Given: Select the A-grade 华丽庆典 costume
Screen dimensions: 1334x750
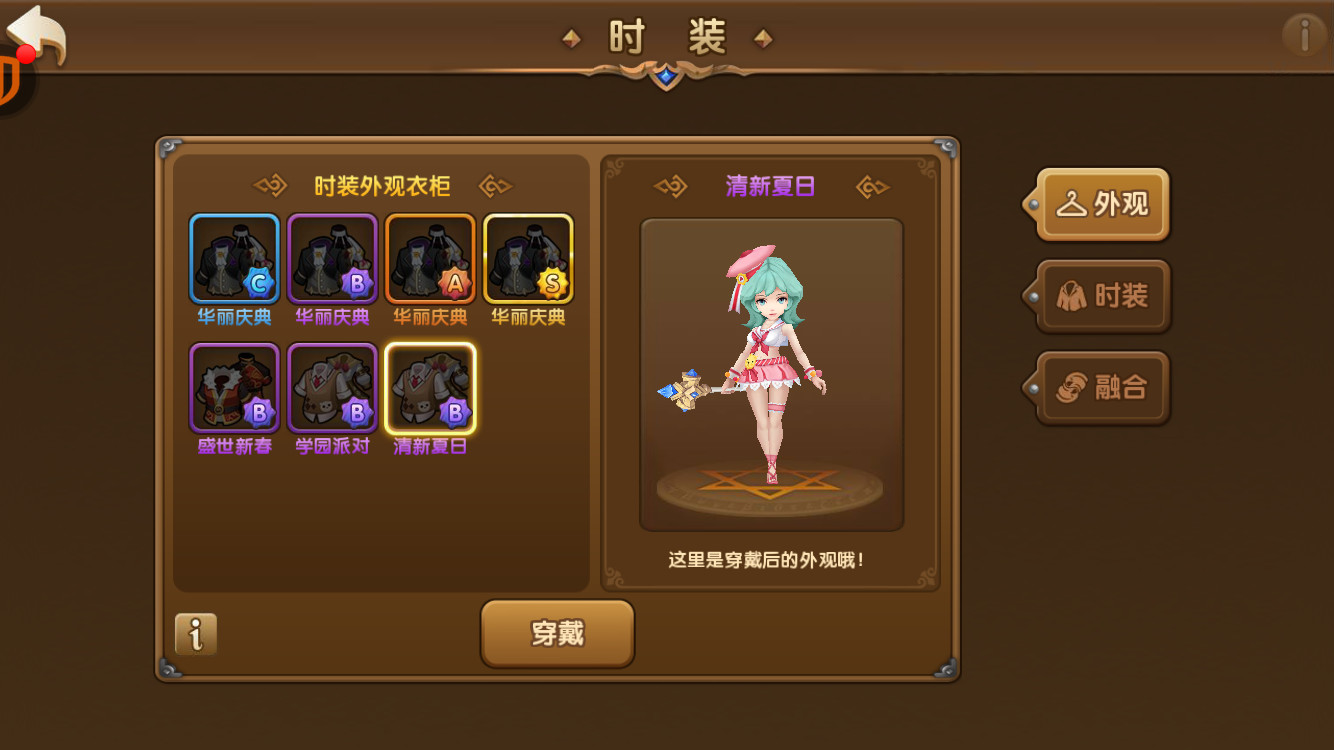Looking at the screenshot, I should coord(430,255).
